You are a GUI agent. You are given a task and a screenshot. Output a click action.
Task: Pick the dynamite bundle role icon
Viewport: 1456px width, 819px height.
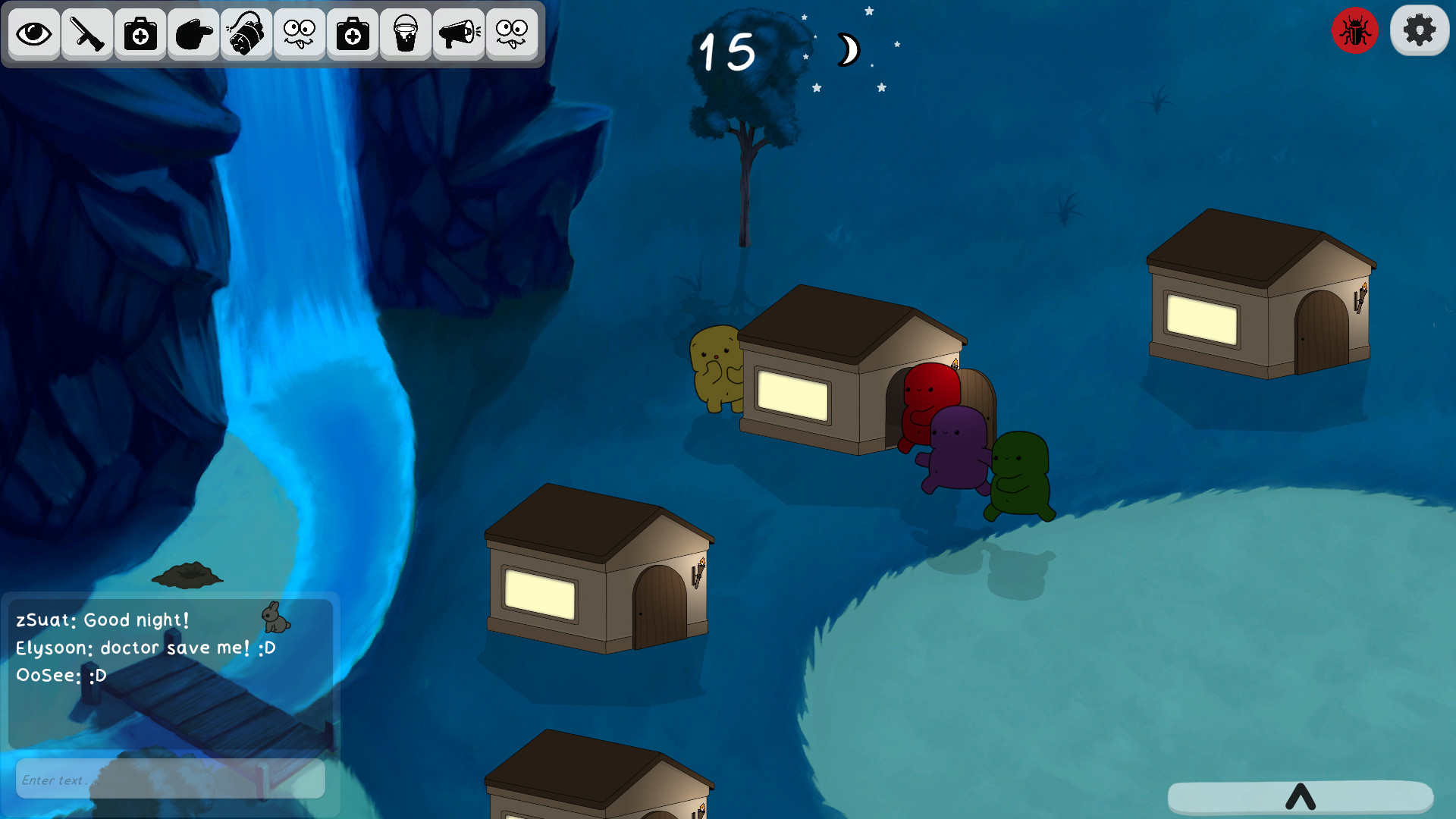[x=246, y=34]
